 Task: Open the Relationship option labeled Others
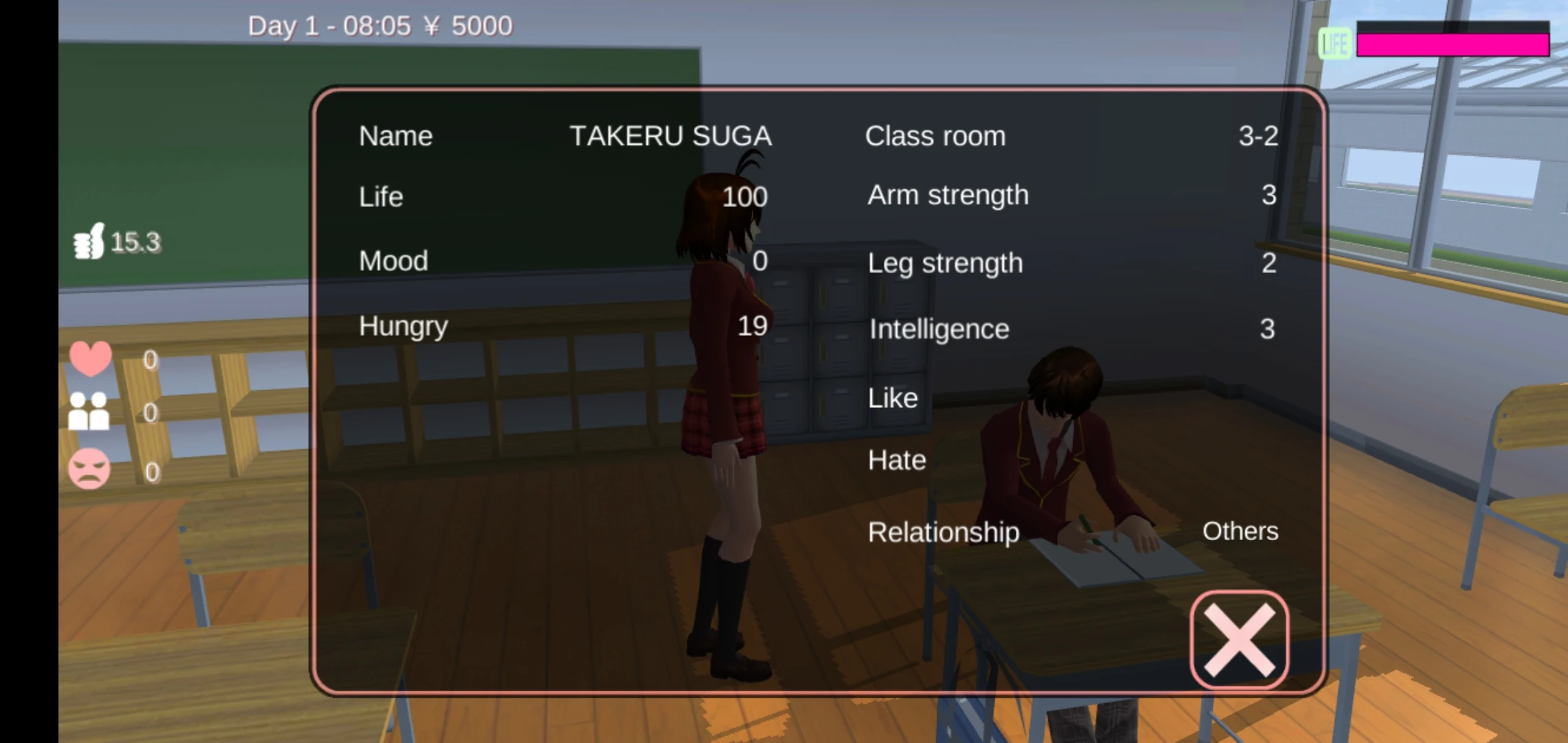pyautogui.click(x=944, y=532)
